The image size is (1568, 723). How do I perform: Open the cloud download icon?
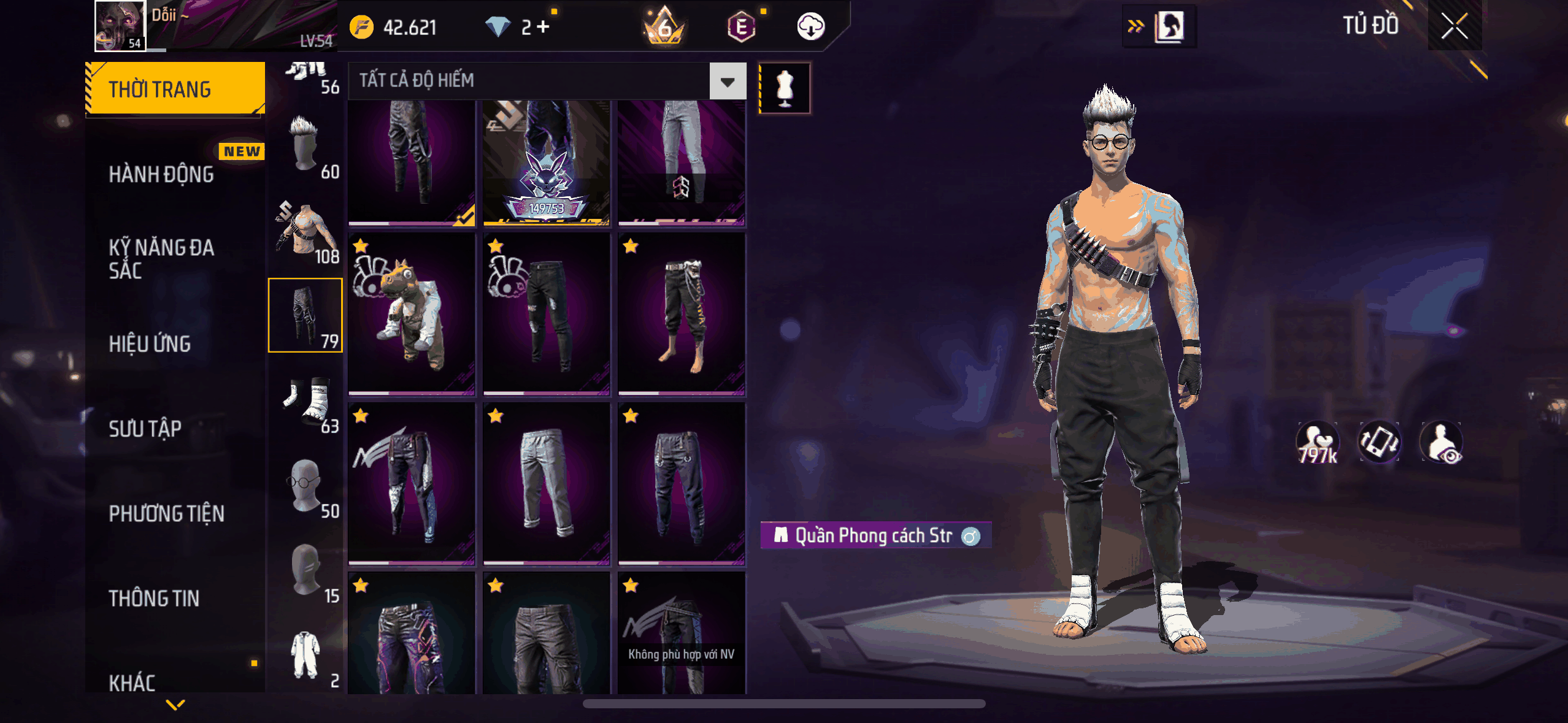pos(810,26)
